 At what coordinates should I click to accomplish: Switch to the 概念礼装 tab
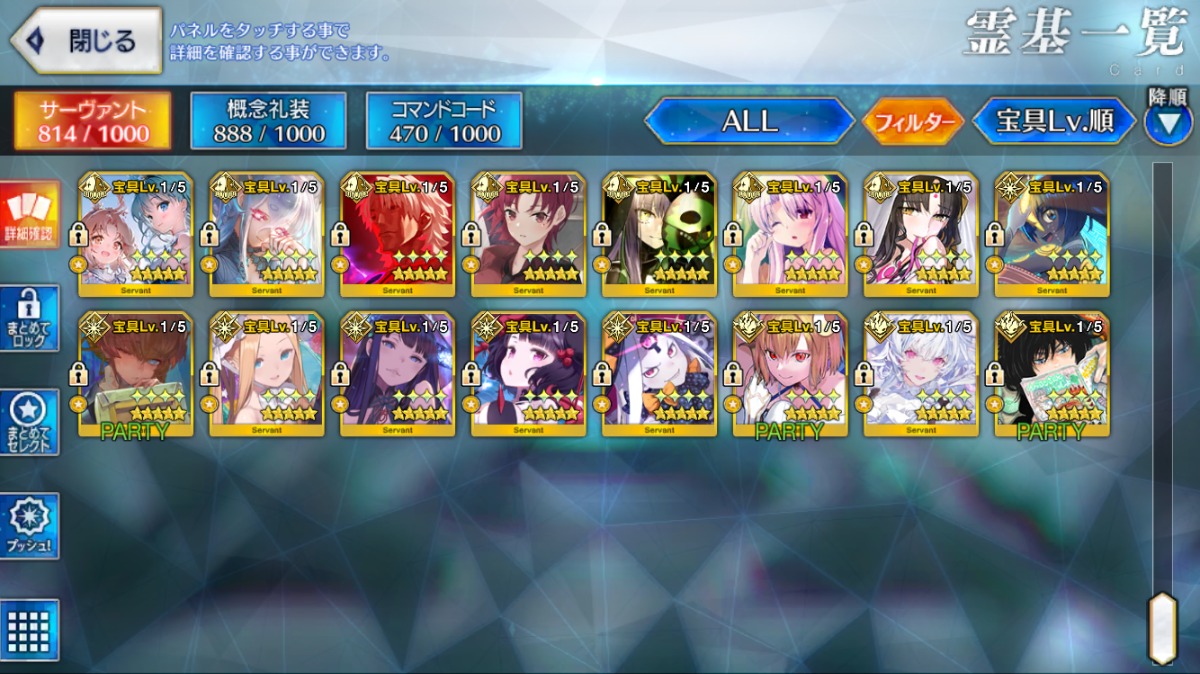click(x=268, y=122)
